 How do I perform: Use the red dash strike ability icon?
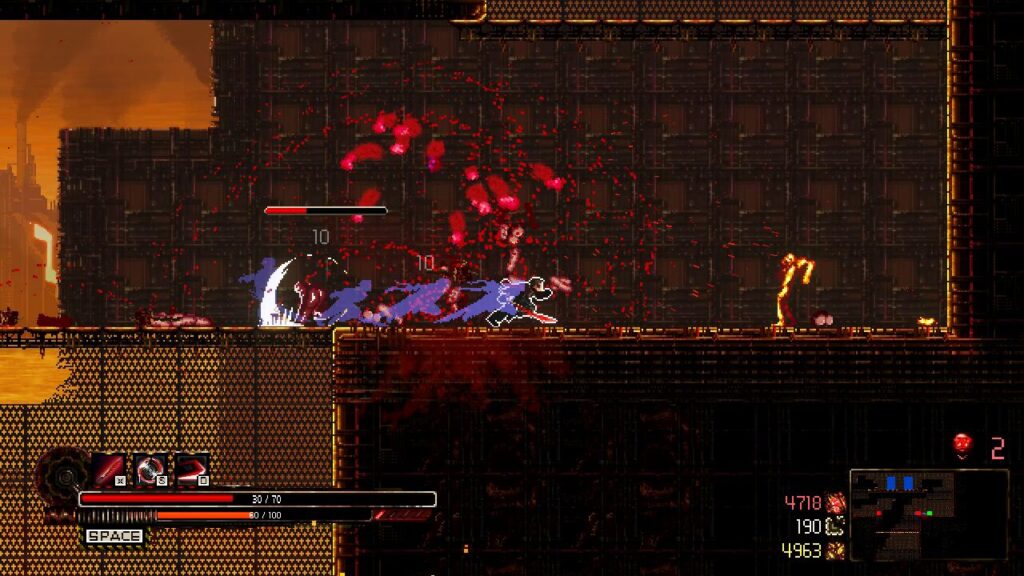pyautogui.click(x=192, y=468)
